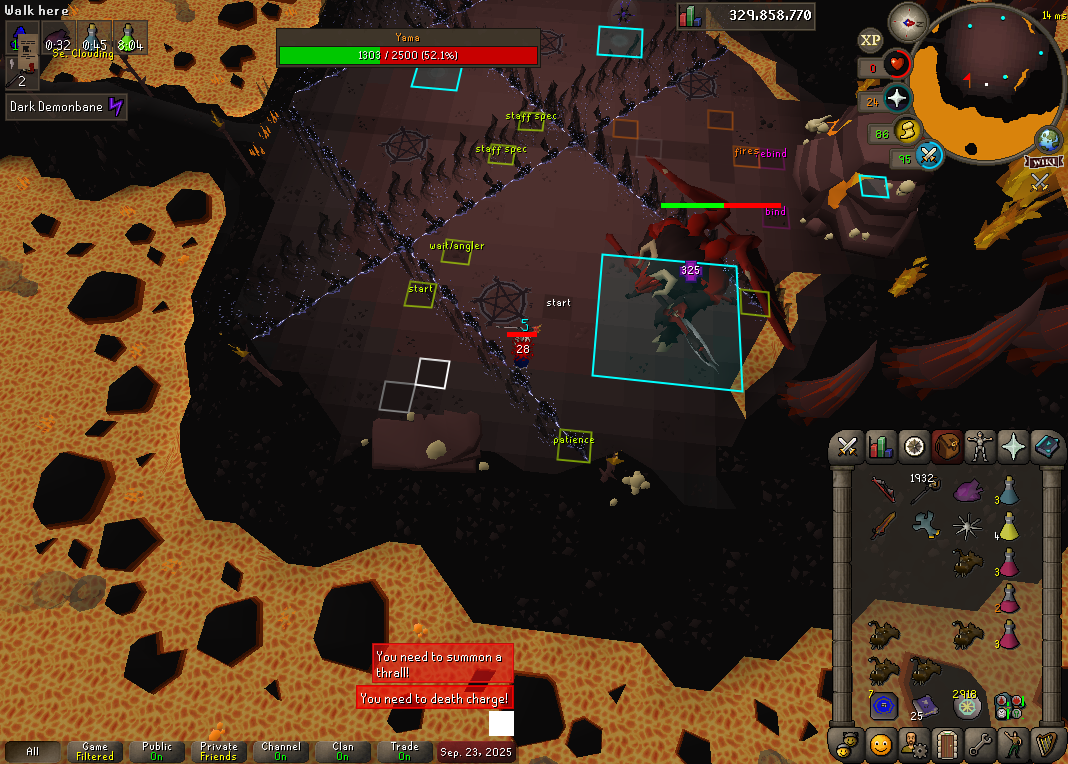This screenshot has height=764, width=1068.
Task: Open the Combat Options tab
Action: pyautogui.click(x=848, y=446)
